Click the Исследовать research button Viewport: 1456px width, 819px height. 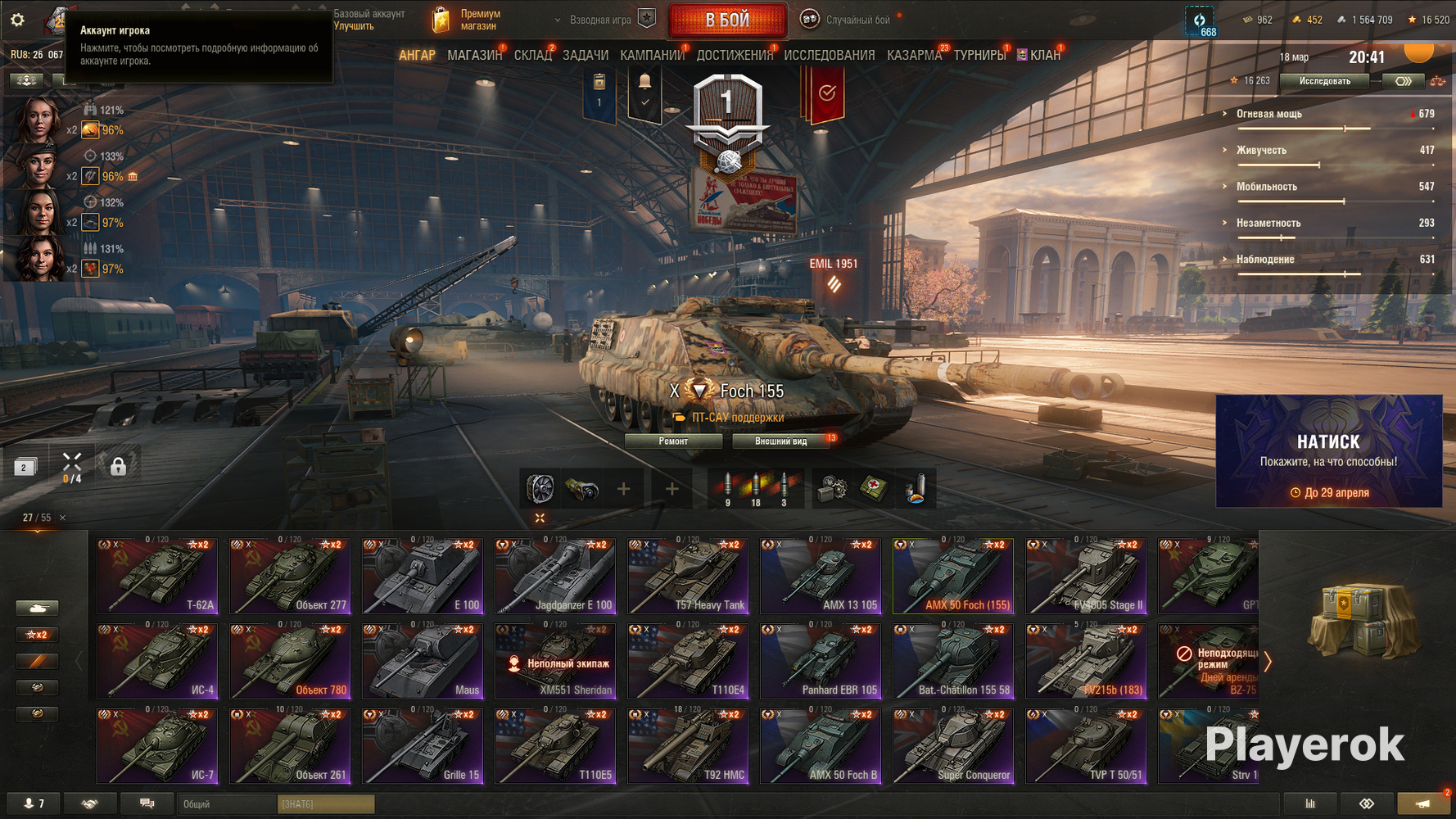(x=1324, y=81)
